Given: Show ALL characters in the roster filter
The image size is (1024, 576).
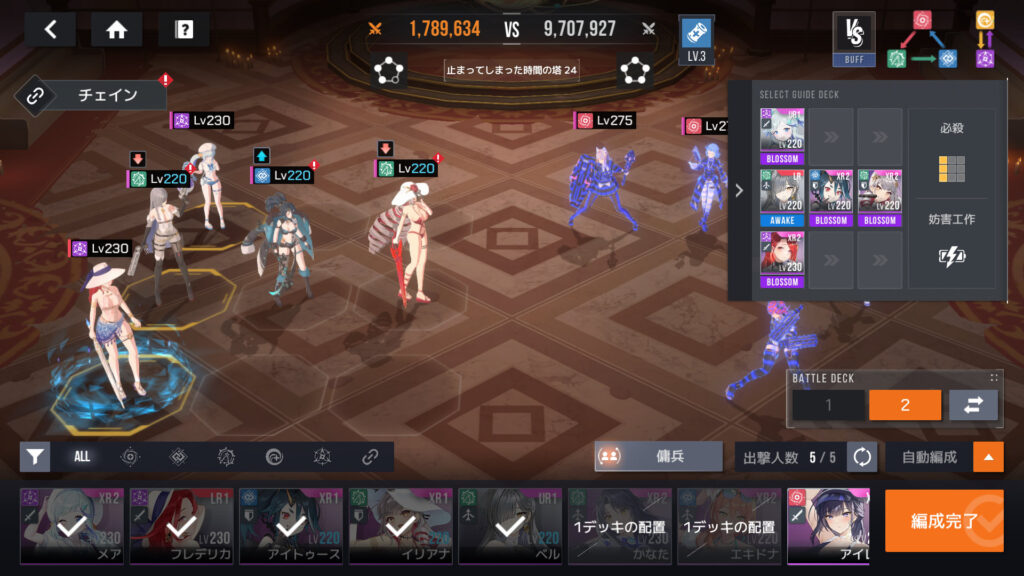Looking at the screenshot, I should (82, 457).
